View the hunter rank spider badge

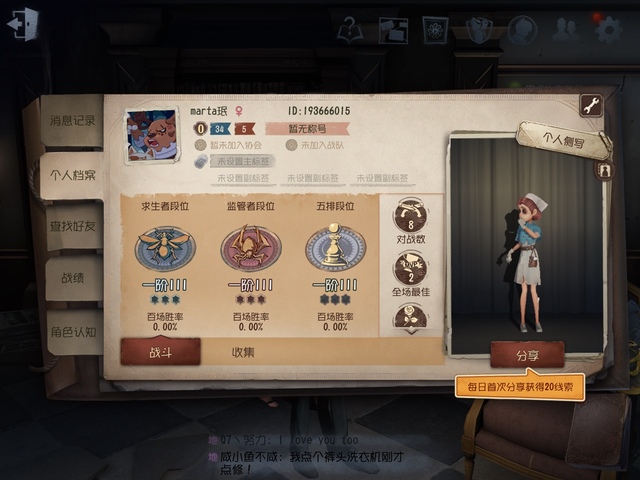tap(251, 247)
